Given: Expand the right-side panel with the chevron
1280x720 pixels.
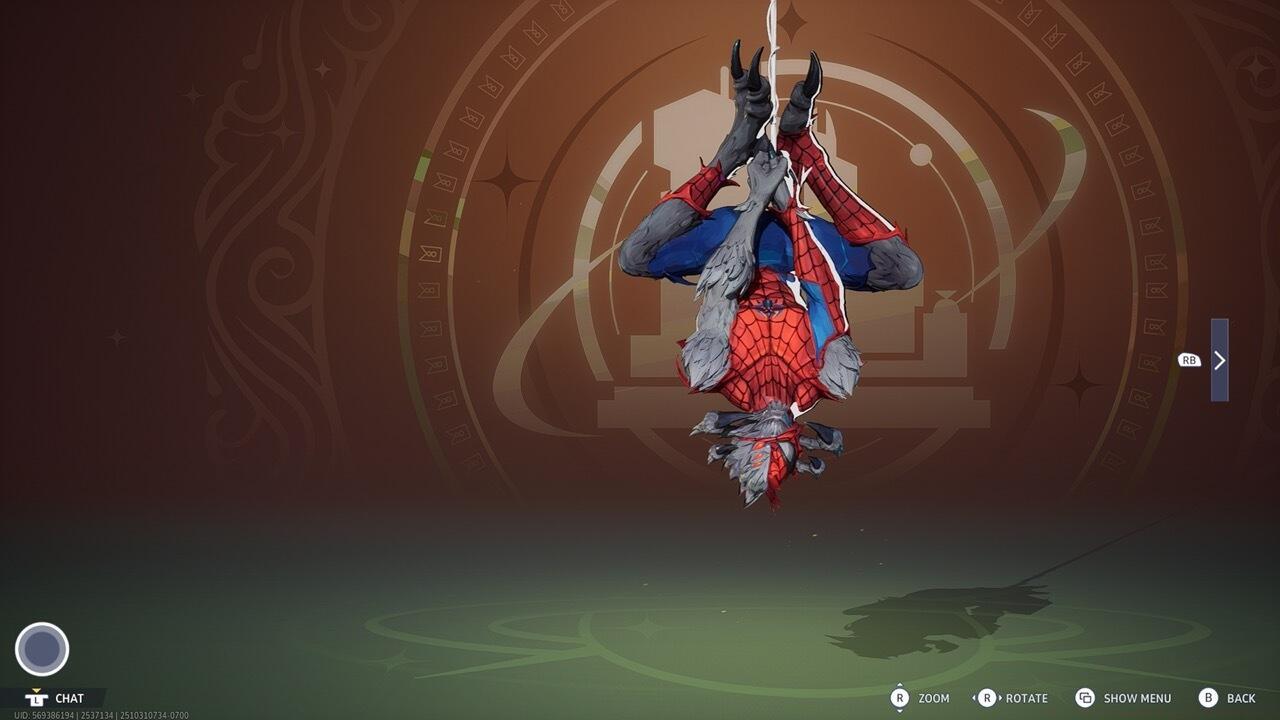Looking at the screenshot, I should (x=1218, y=363).
